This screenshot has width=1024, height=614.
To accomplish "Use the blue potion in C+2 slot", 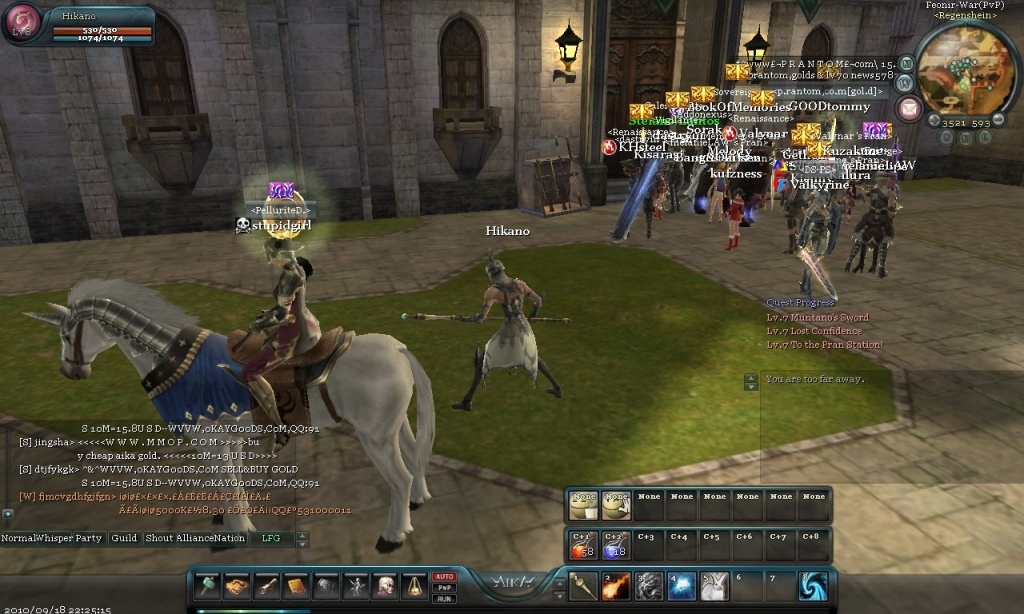I will pos(615,544).
